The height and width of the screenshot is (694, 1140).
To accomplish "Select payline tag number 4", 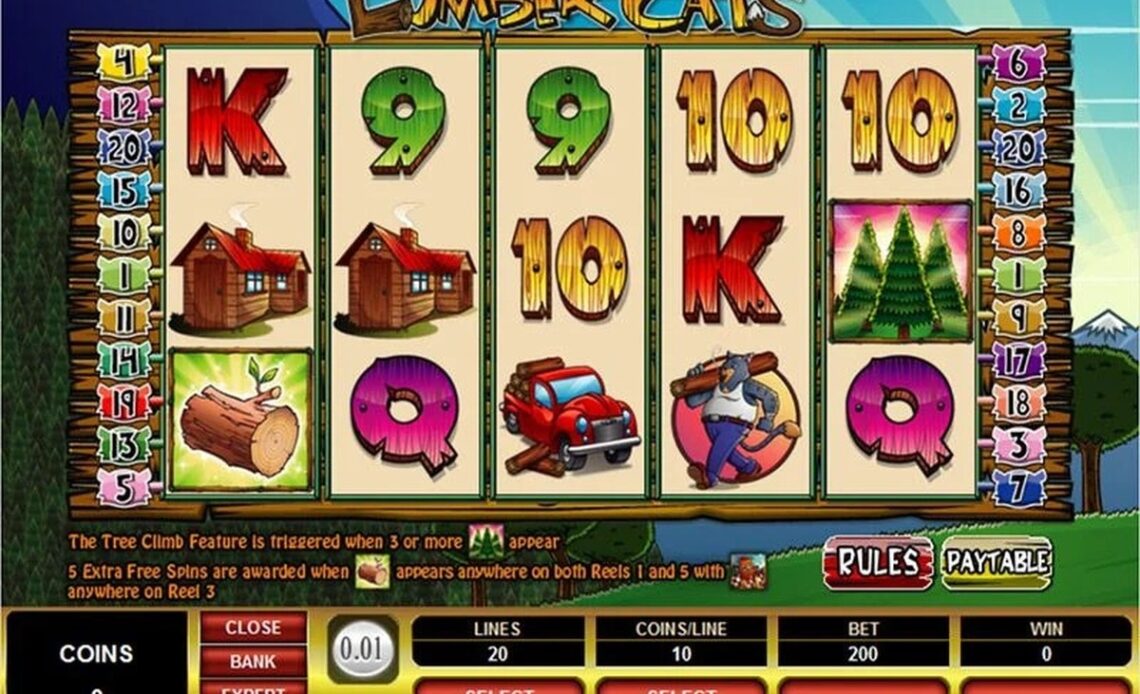I will pos(124,63).
